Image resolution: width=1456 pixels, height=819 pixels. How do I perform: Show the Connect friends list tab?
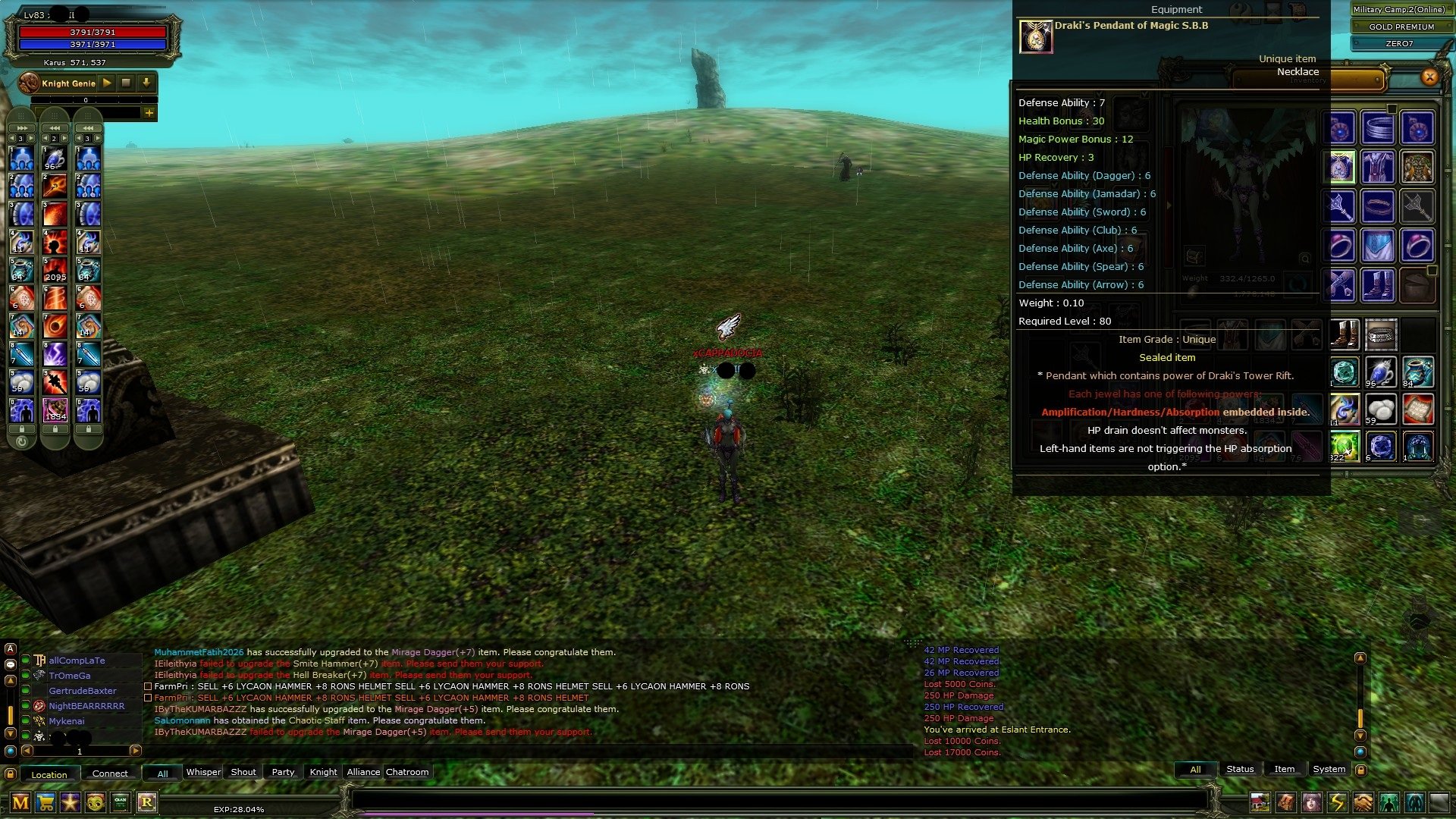pos(110,773)
